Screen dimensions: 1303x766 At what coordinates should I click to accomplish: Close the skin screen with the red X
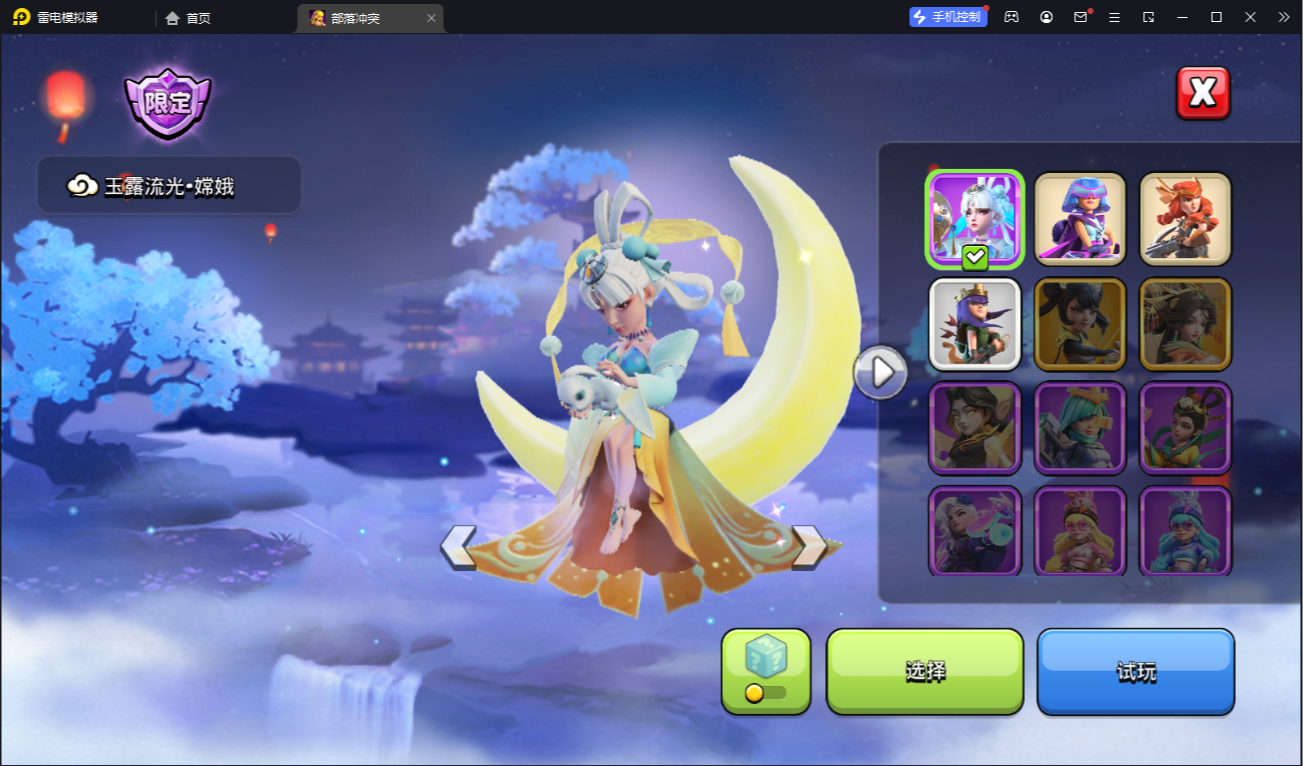tap(1202, 93)
